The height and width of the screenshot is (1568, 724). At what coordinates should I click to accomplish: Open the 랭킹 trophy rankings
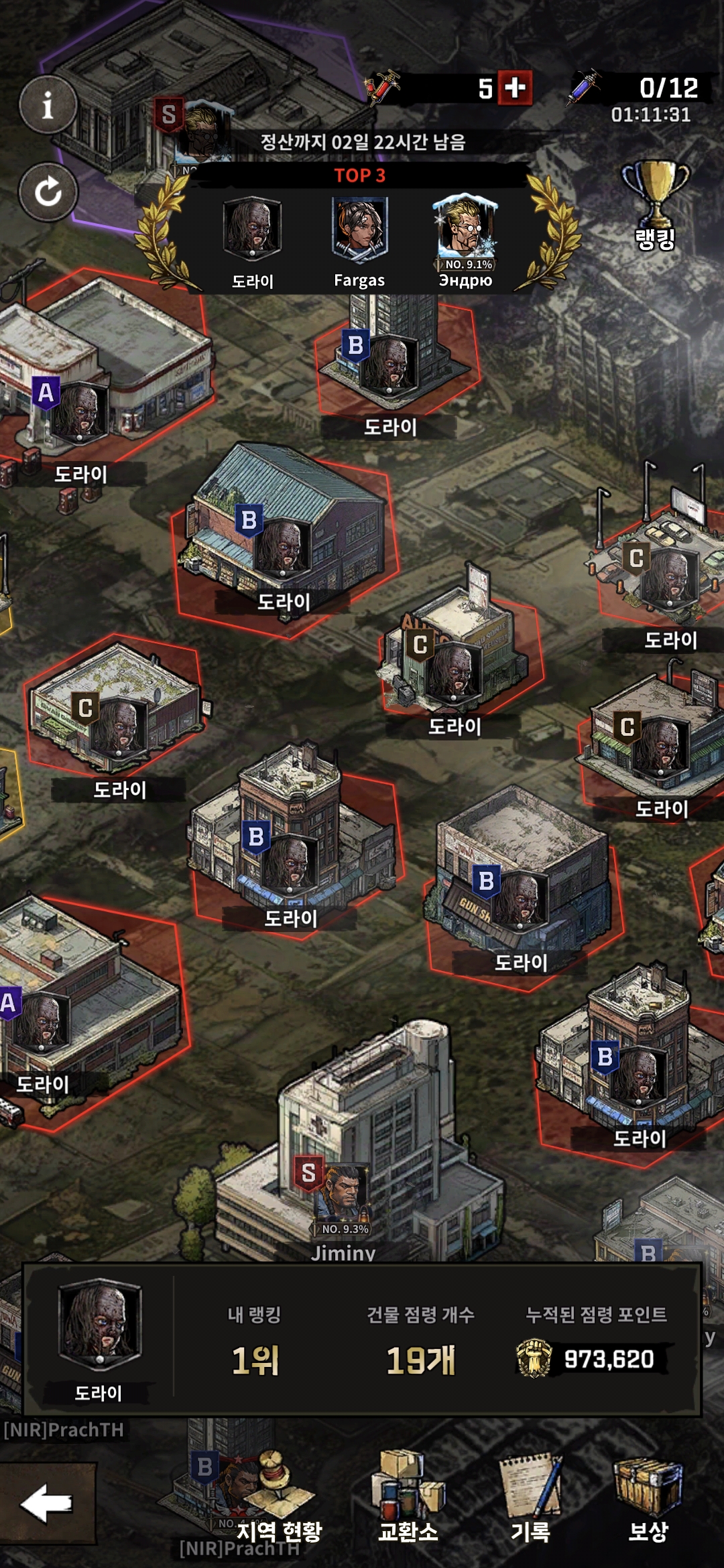point(655,204)
